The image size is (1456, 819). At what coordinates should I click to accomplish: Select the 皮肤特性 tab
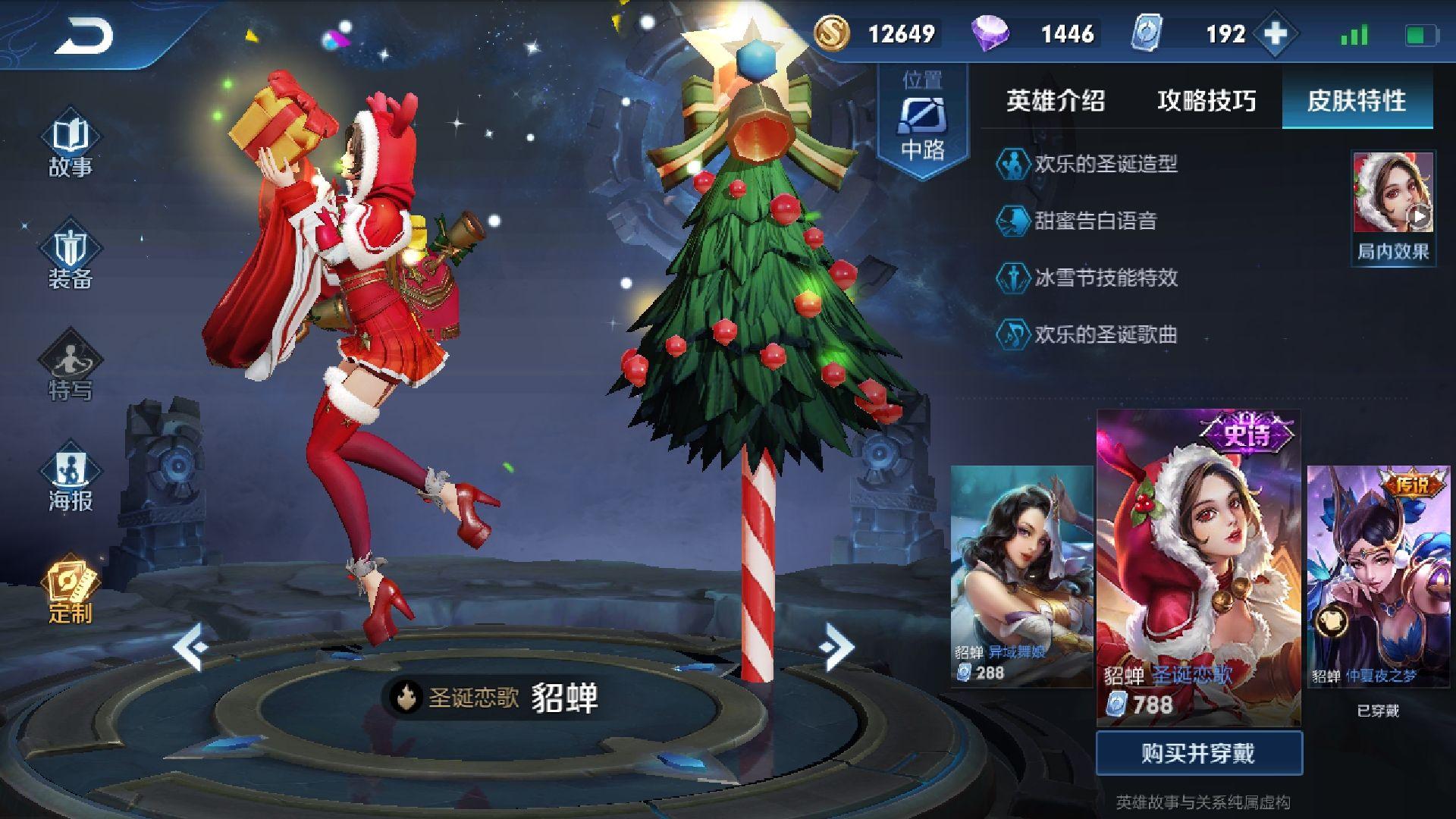click(1357, 100)
